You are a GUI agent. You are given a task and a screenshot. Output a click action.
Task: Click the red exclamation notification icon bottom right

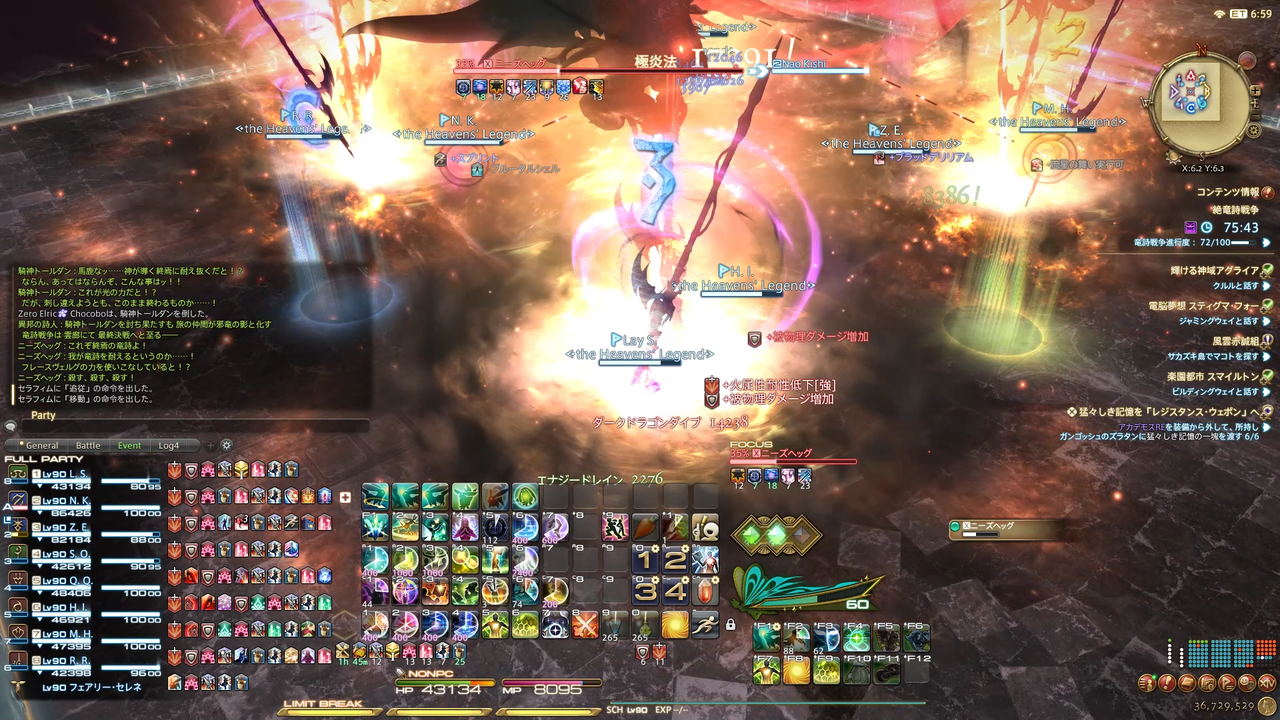click(x=1167, y=682)
